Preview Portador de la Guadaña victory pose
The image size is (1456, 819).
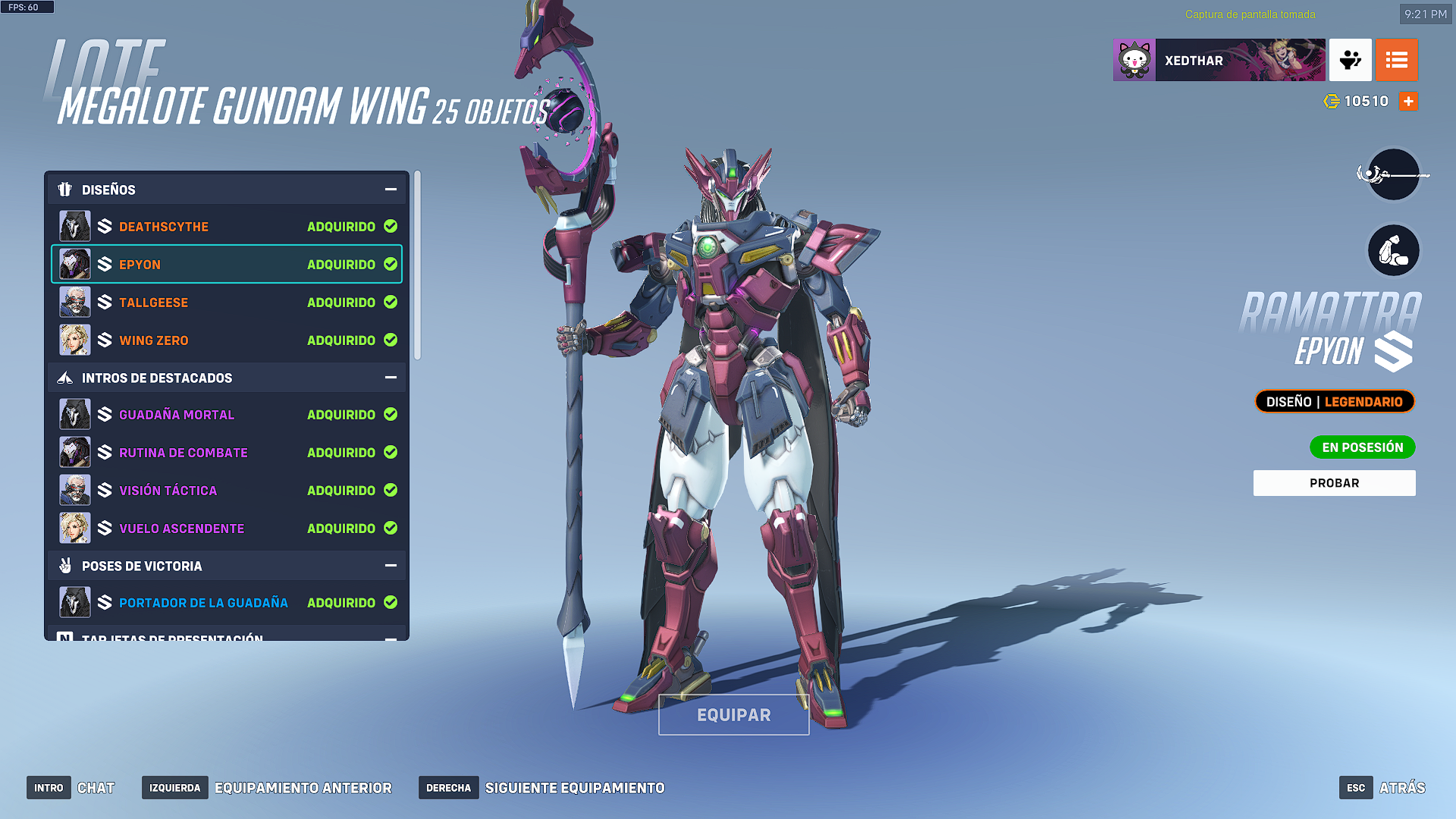click(x=226, y=603)
